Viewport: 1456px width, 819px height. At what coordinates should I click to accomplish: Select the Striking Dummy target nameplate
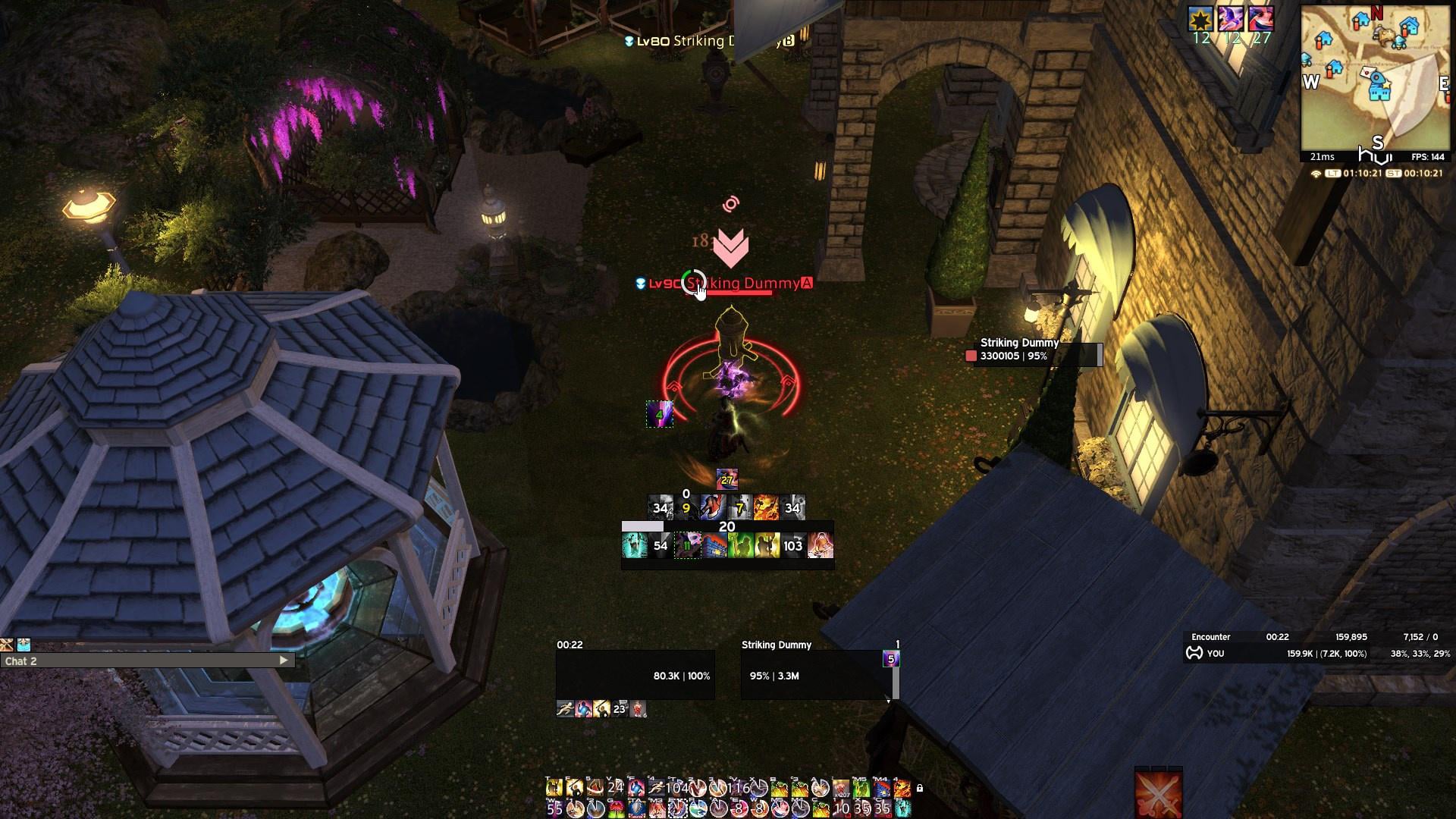pyautogui.click(x=743, y=284)
